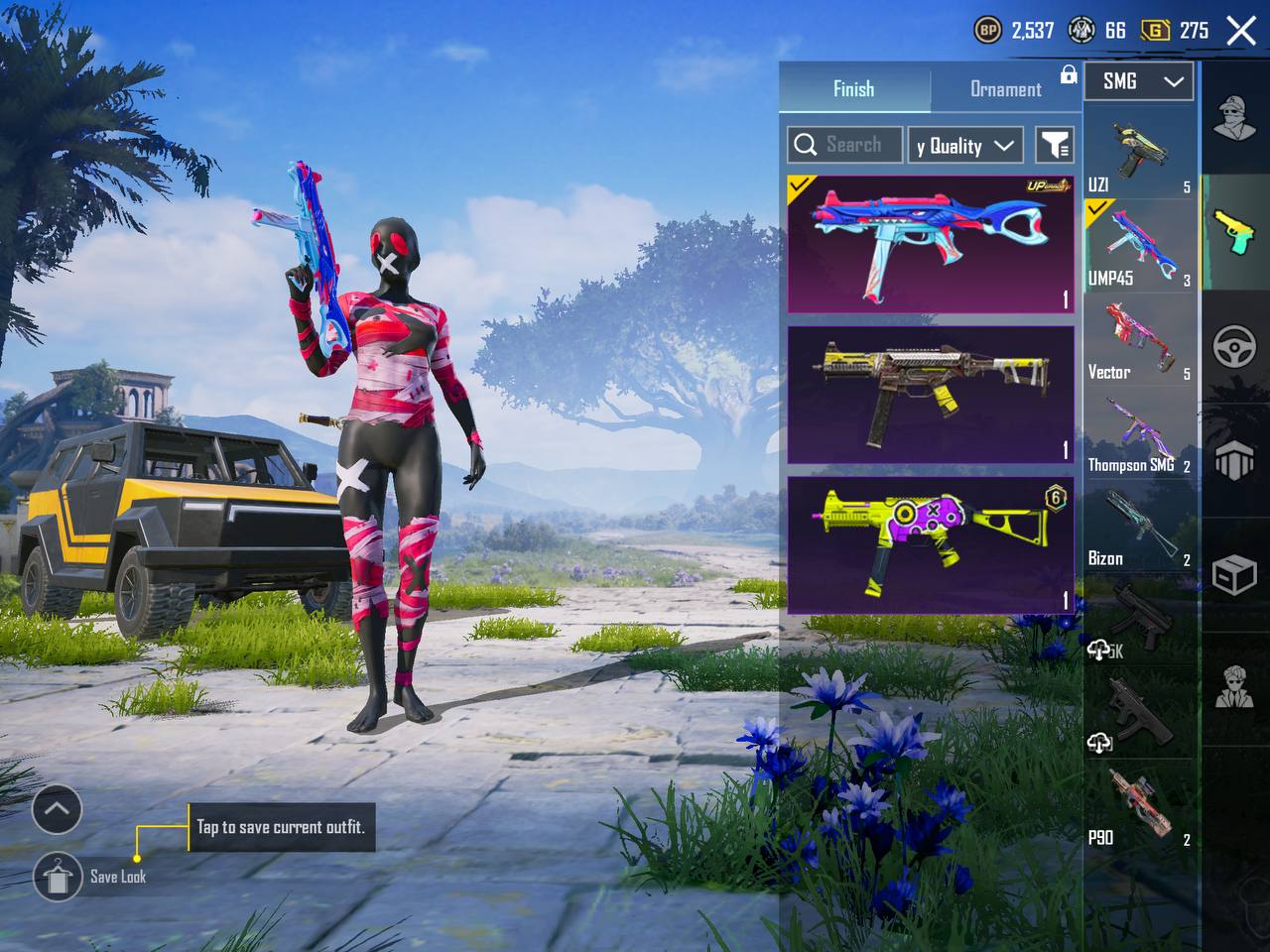Image resolution: width=1270 pixels, height=952 pixels.
Task: Select the Finish tab
Action: [x=853, y=89]
